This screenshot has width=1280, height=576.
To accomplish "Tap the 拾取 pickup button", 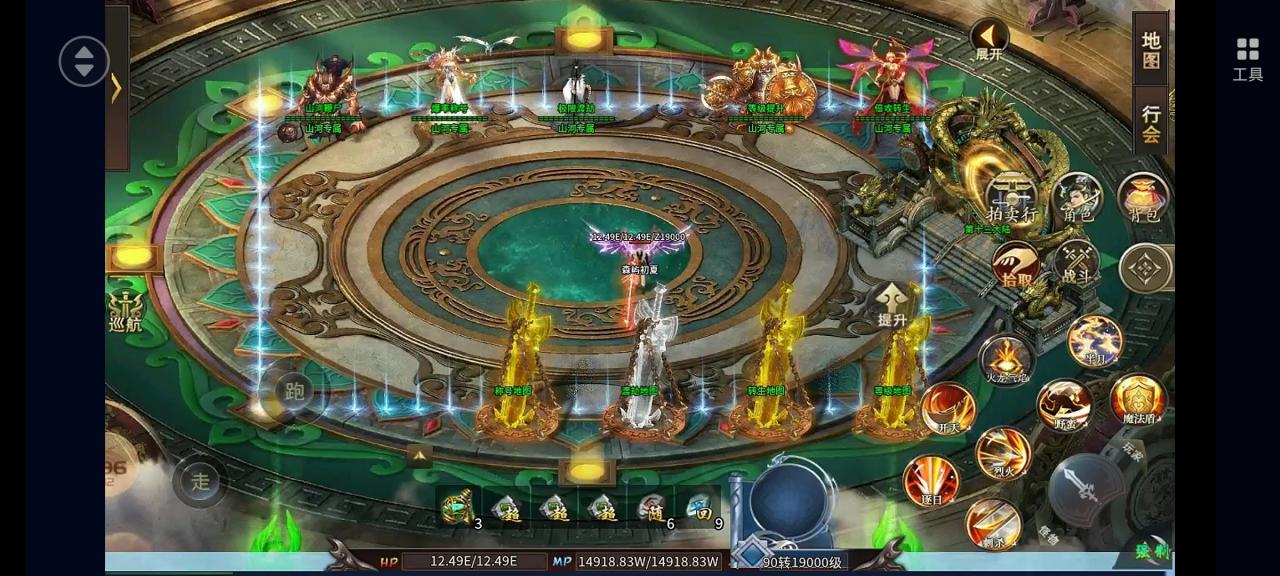I will (1016, 268).
